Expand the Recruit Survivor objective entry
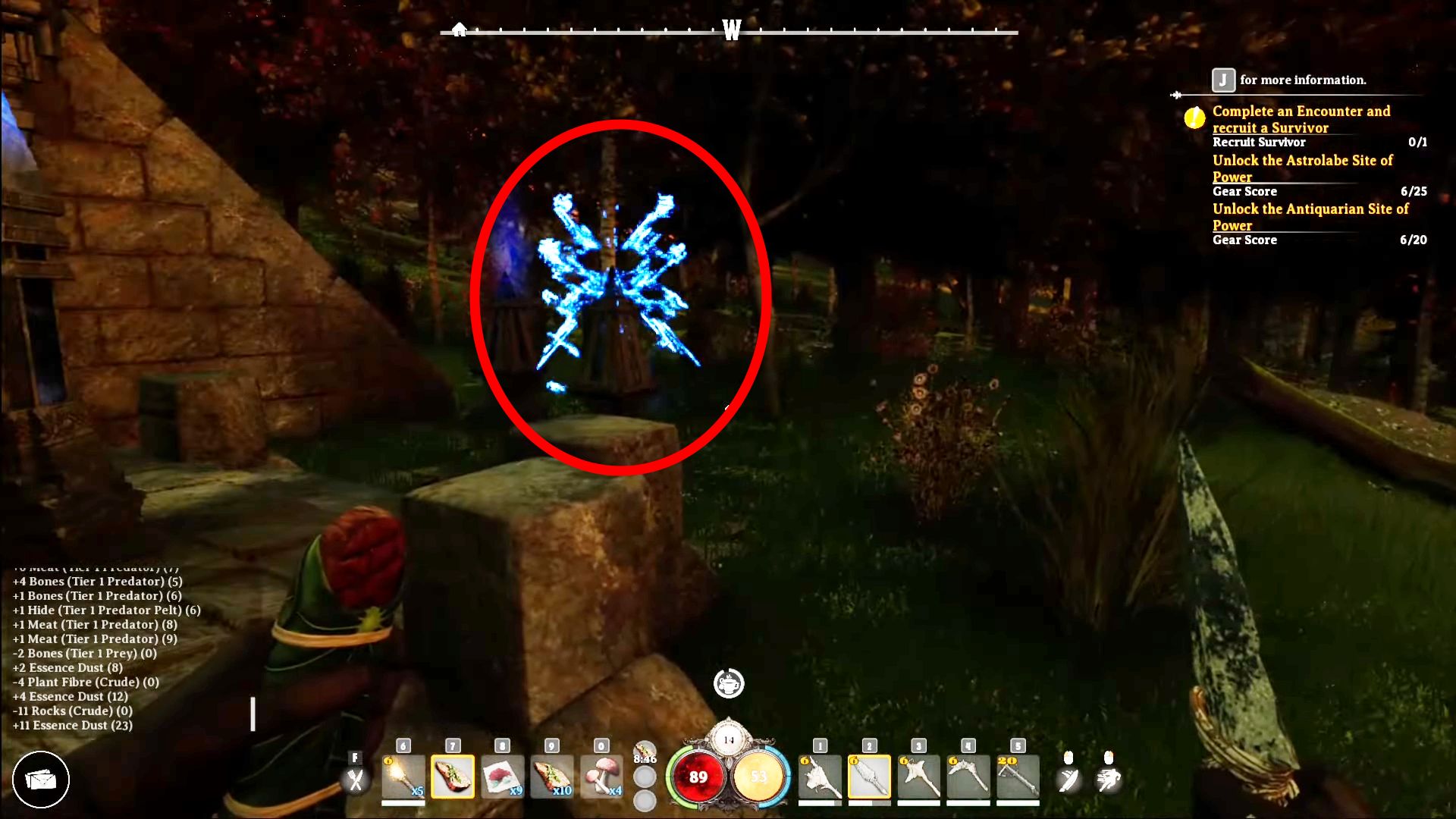The image size is (1456, 819). (1259, 143)
